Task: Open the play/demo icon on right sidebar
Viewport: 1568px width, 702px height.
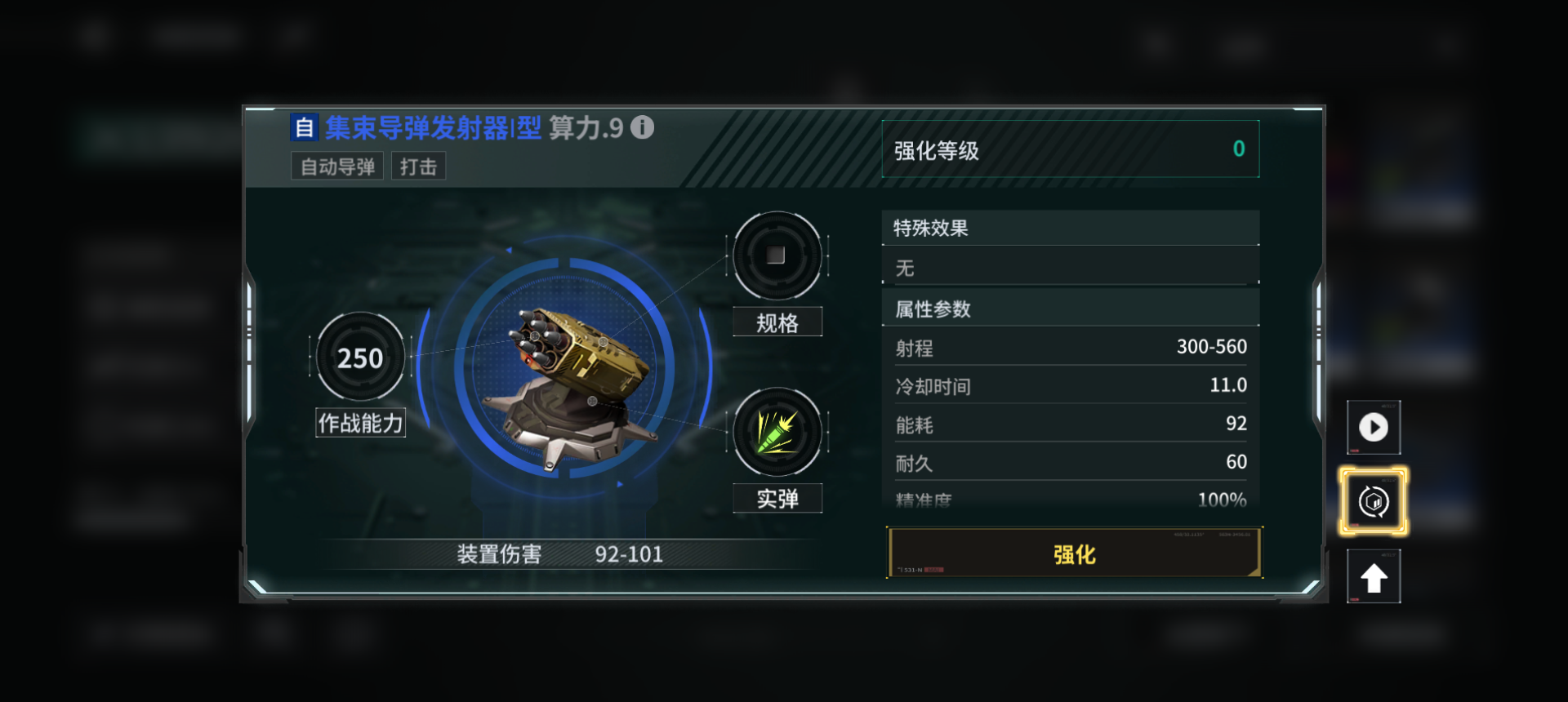Action: coord(1374,427)
